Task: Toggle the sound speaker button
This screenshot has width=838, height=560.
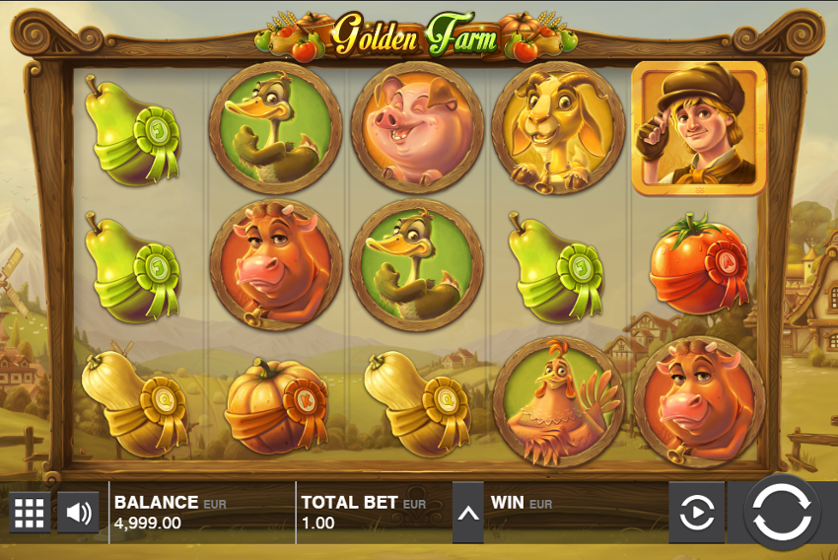Action: click(x=78, y=513)
